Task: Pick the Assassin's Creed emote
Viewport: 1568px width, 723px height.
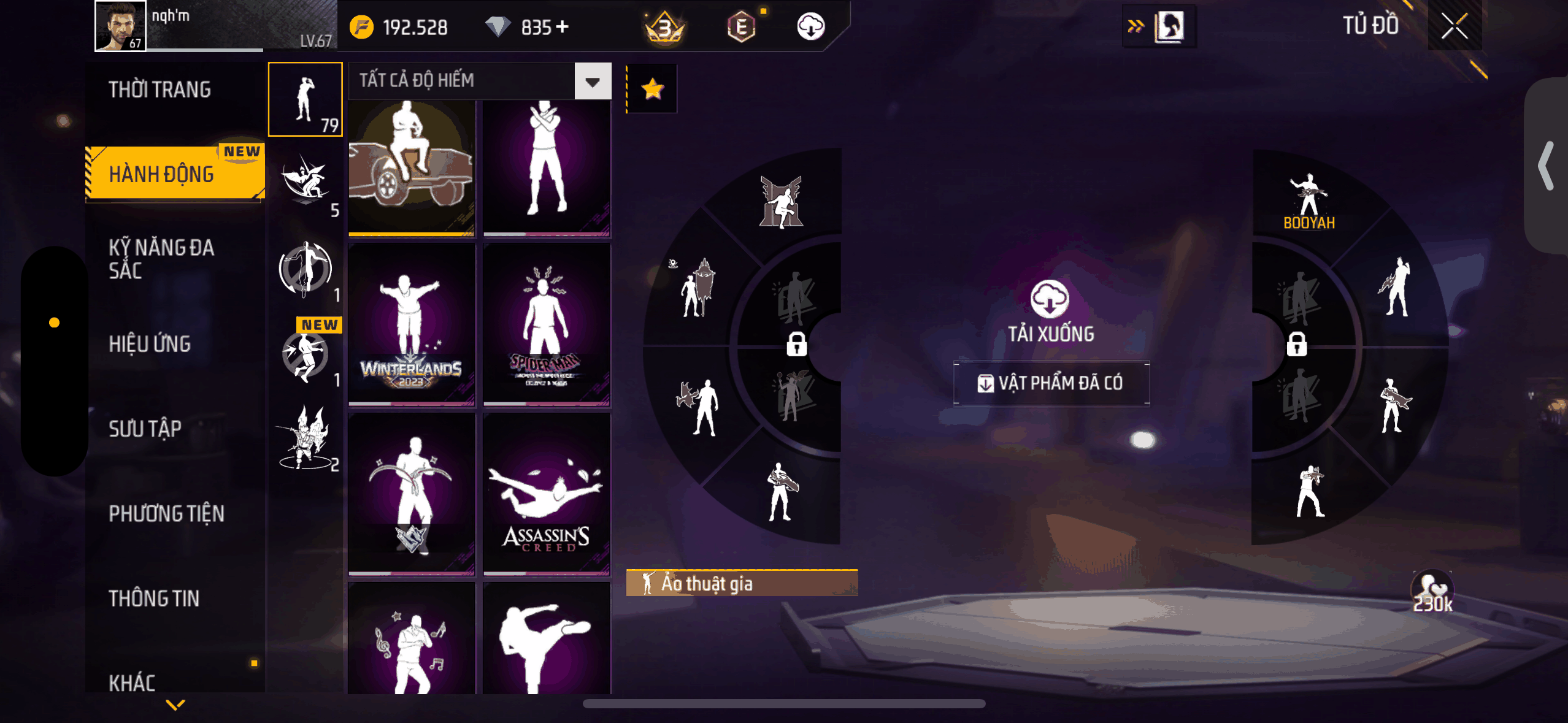Action: (546, 494)
